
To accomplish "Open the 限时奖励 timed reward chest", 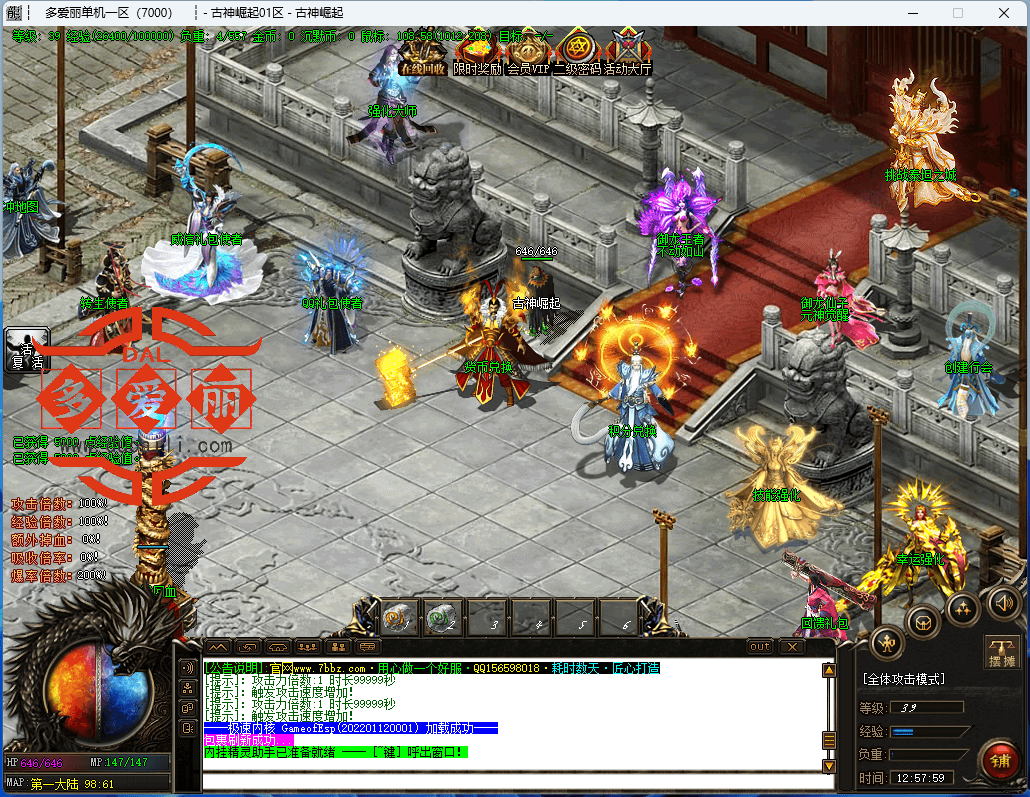I will pos(477,53).
